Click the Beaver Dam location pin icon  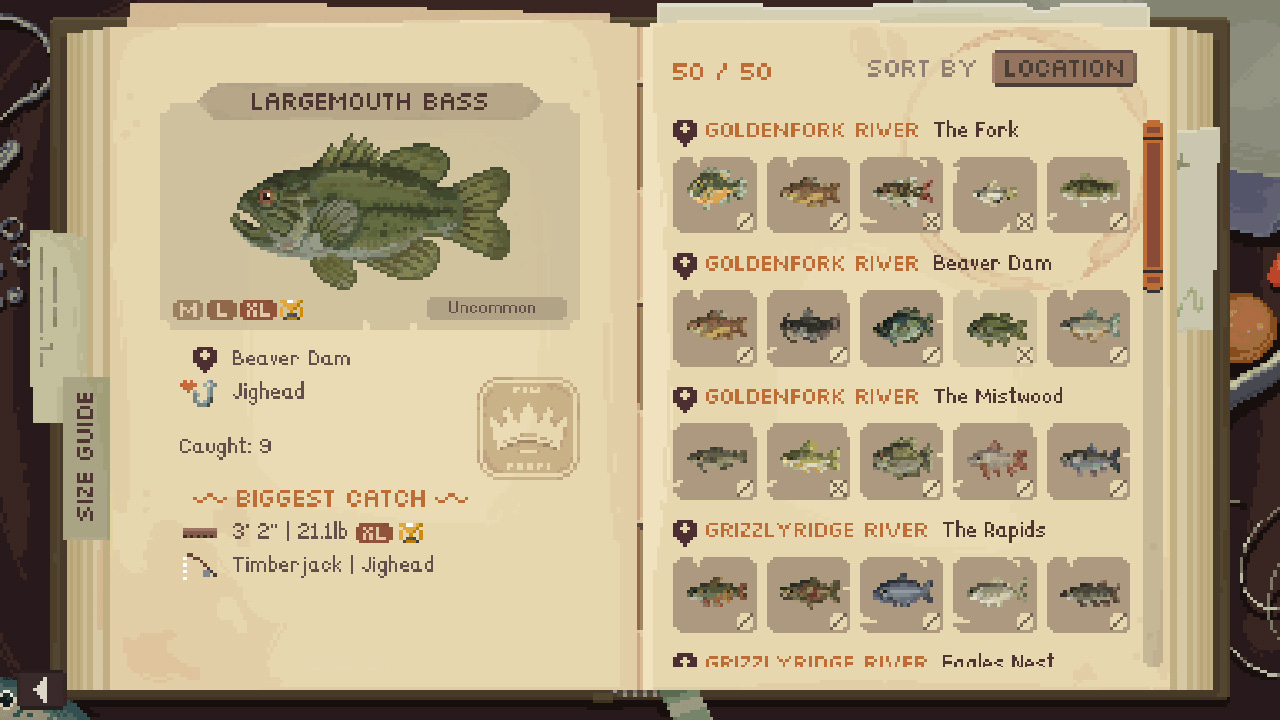point(205,358)
